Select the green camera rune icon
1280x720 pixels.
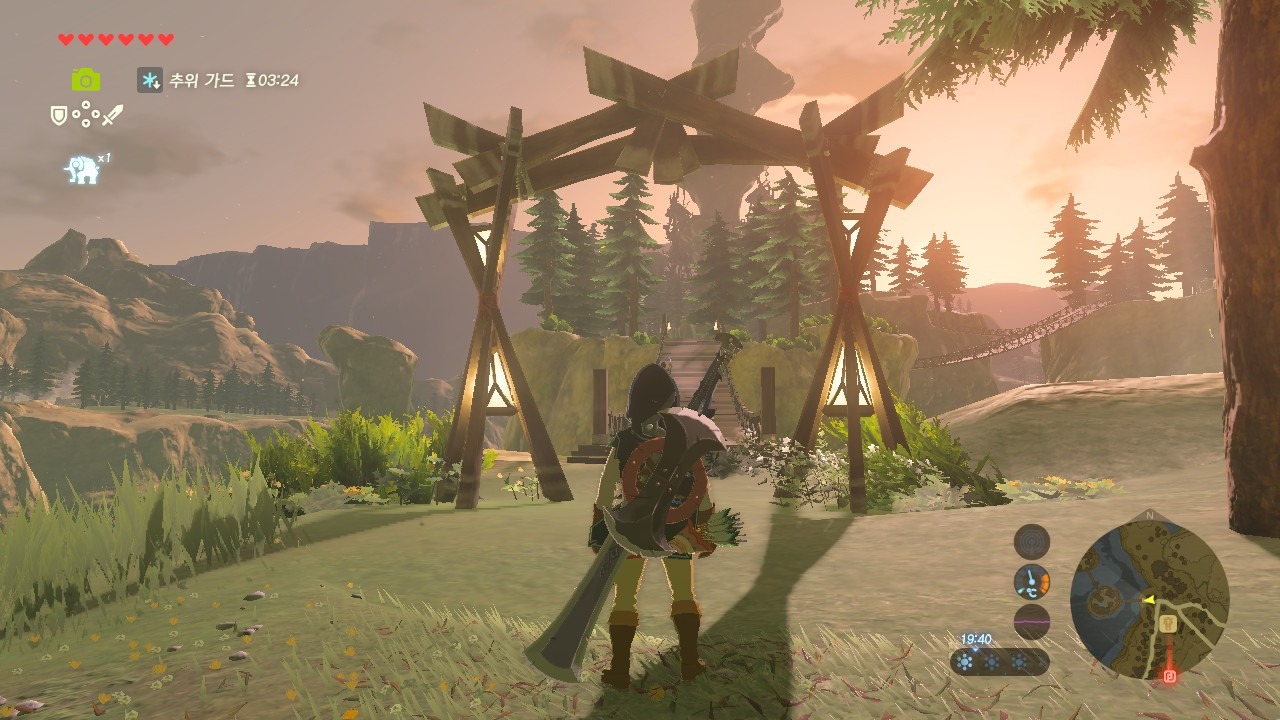(x=86, y=80)
